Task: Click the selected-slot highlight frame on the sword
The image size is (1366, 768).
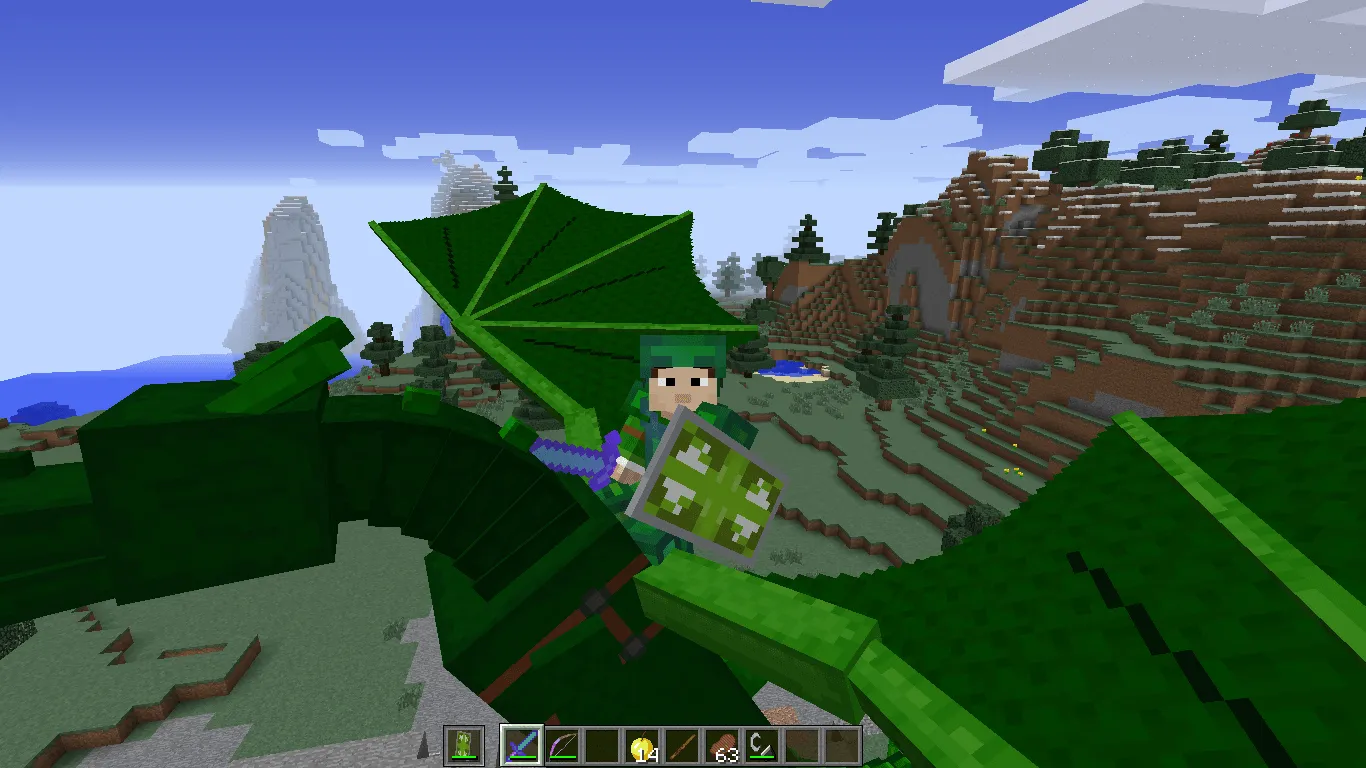Action: (x=521, y=727)
